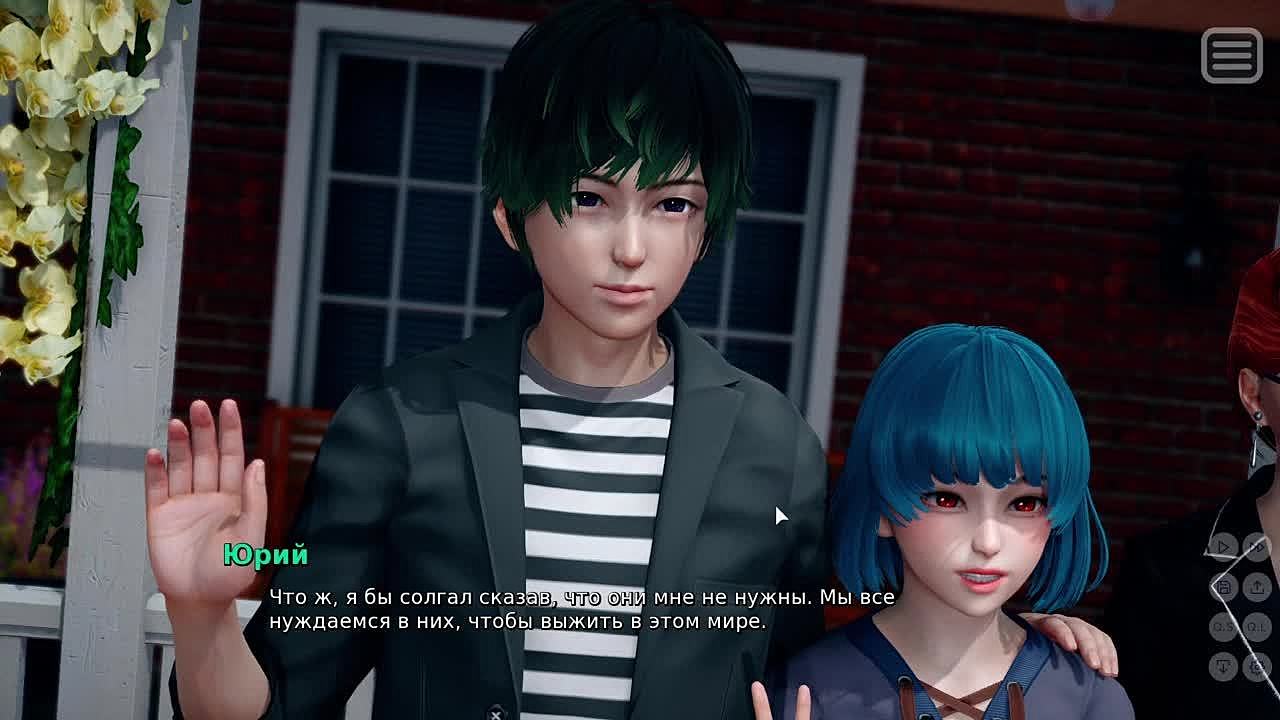Click the down-arrow hide interface button
Image resolution: width=1280 pixels, height=720 pixels.
pyautogui.click(x=1223, y=666)
